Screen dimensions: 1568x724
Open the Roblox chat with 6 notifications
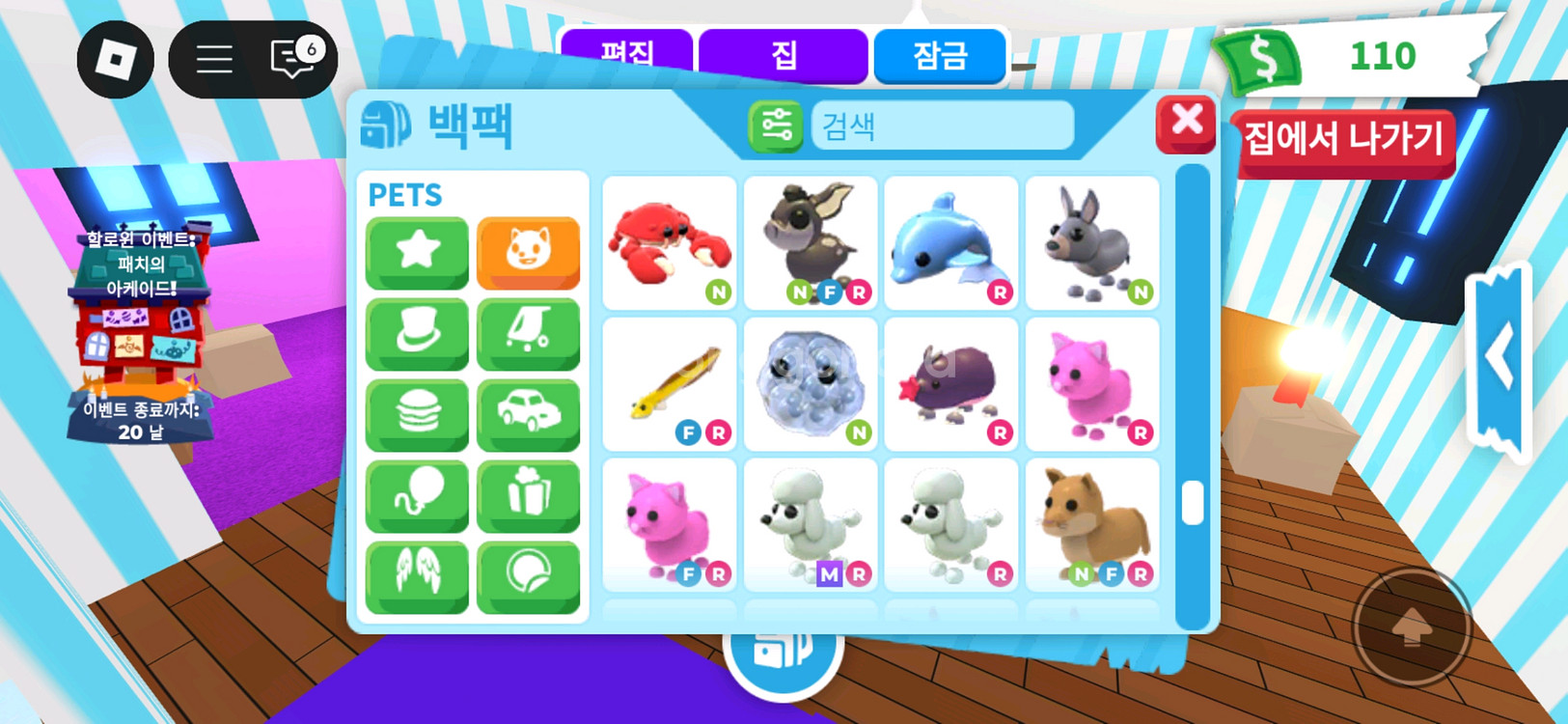(x=294, y=59)
